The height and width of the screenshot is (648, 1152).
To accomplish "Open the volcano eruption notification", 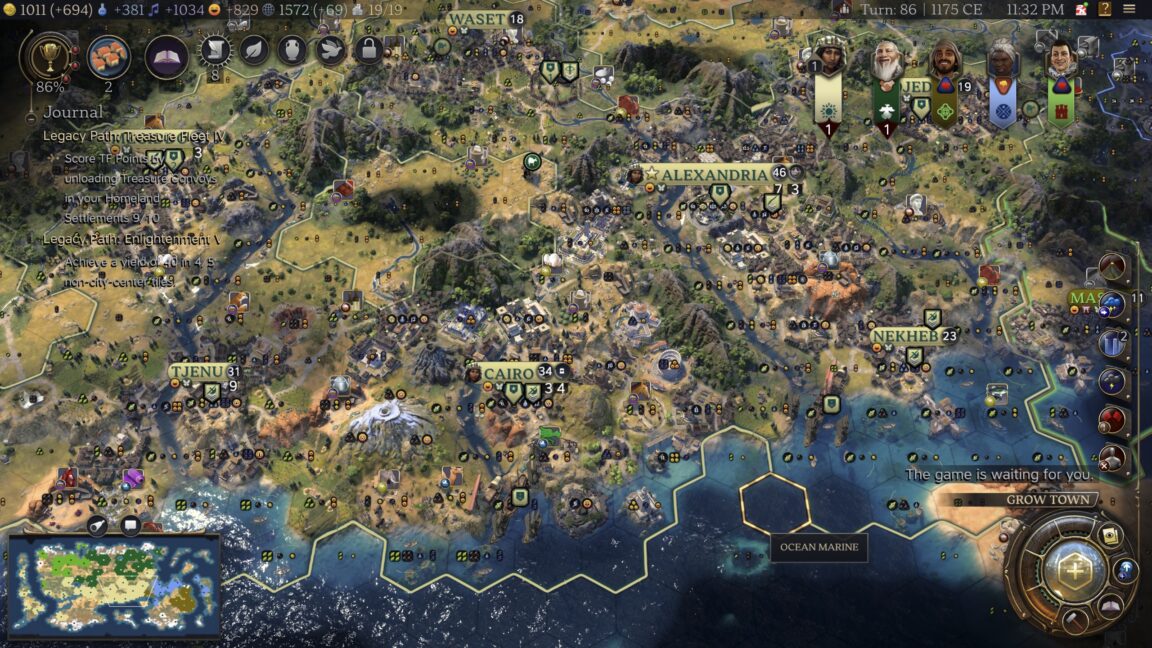I will 1113,267.
